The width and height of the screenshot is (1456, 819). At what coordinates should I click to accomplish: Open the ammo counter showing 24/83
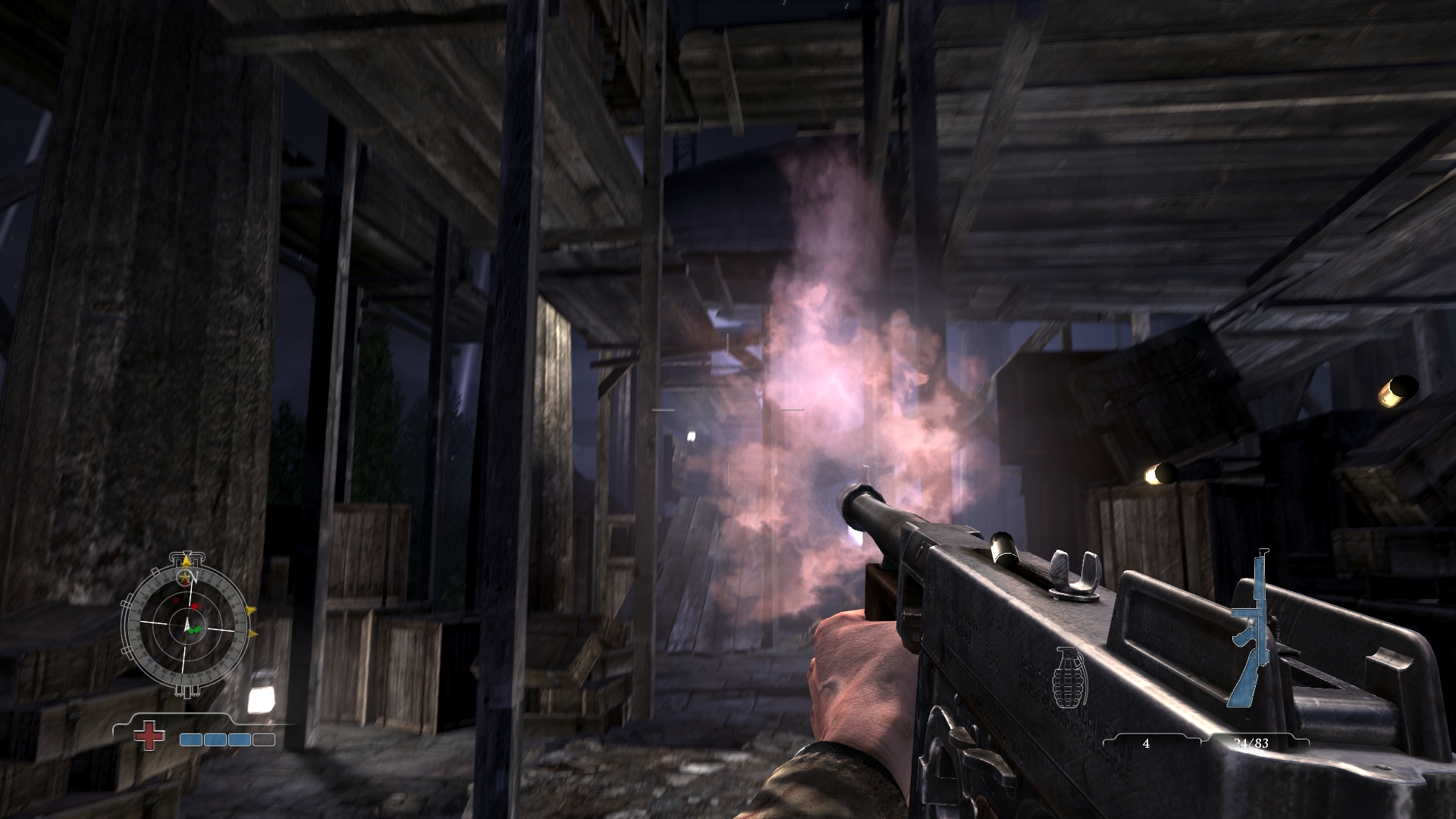pos(1252,744)
